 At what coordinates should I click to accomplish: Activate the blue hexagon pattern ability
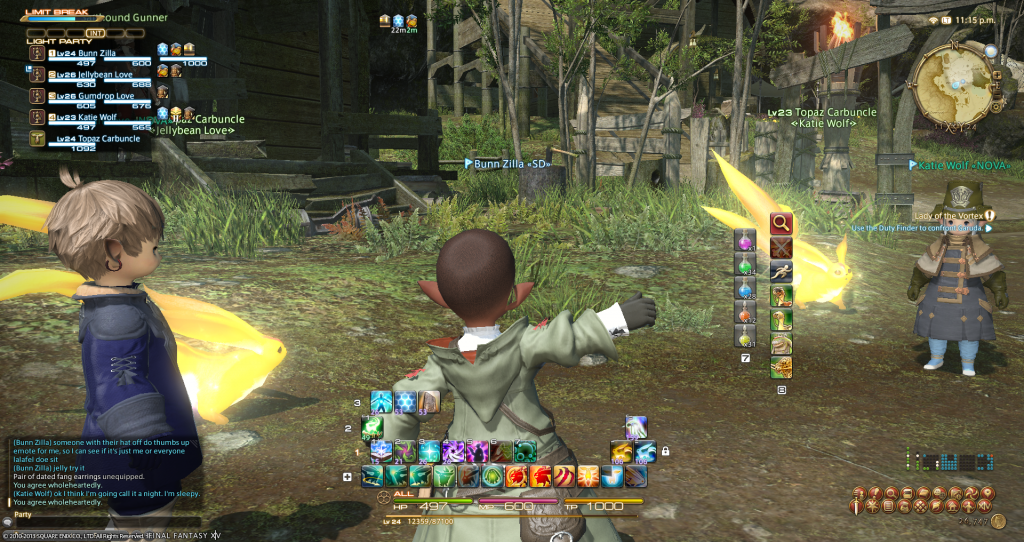click(403, 402)
